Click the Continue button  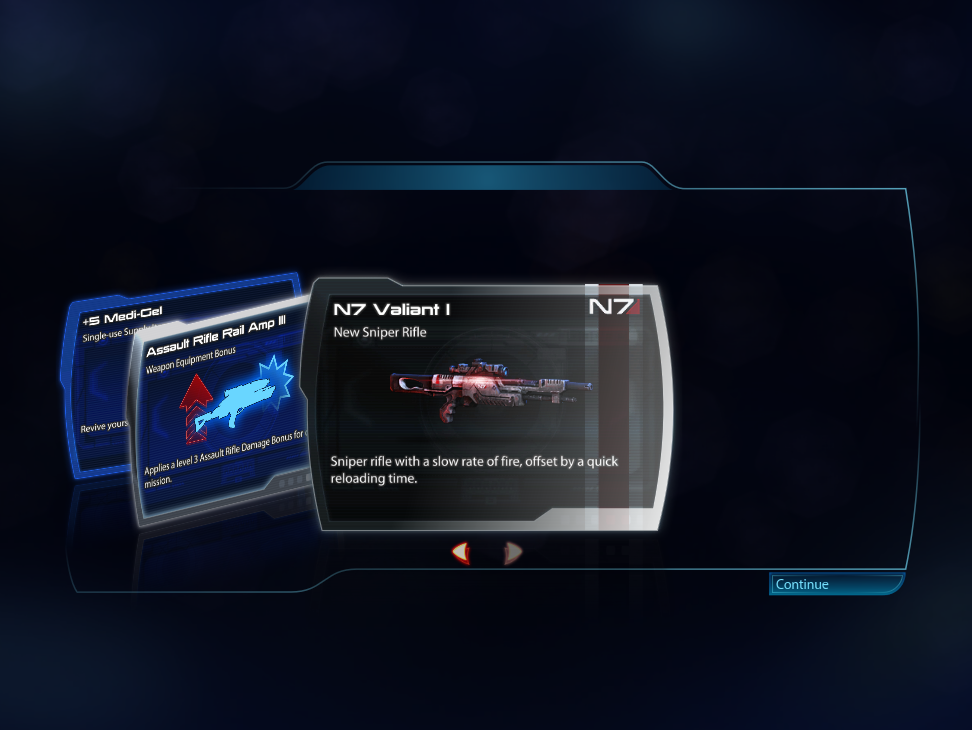click(836, 584)
